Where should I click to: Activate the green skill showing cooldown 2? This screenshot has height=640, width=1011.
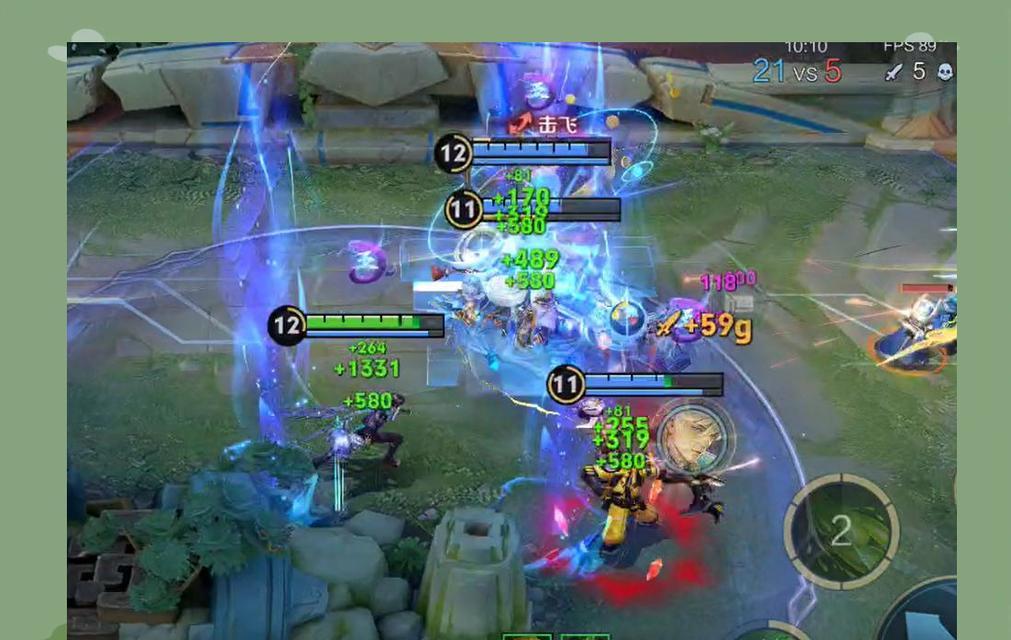coord(841,532)
